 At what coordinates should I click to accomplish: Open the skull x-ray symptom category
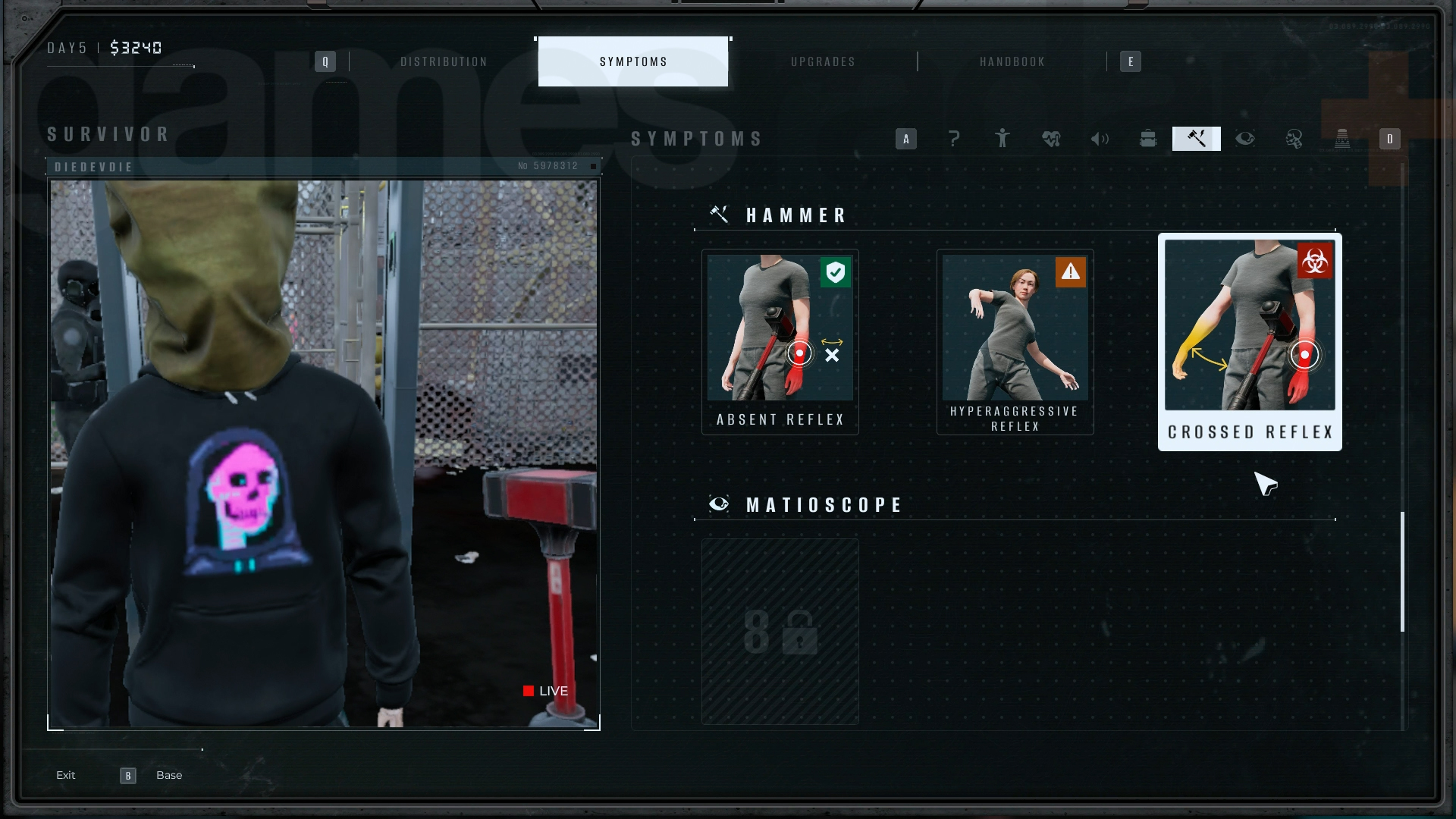pyautogui.click(x=1294, y=139)
